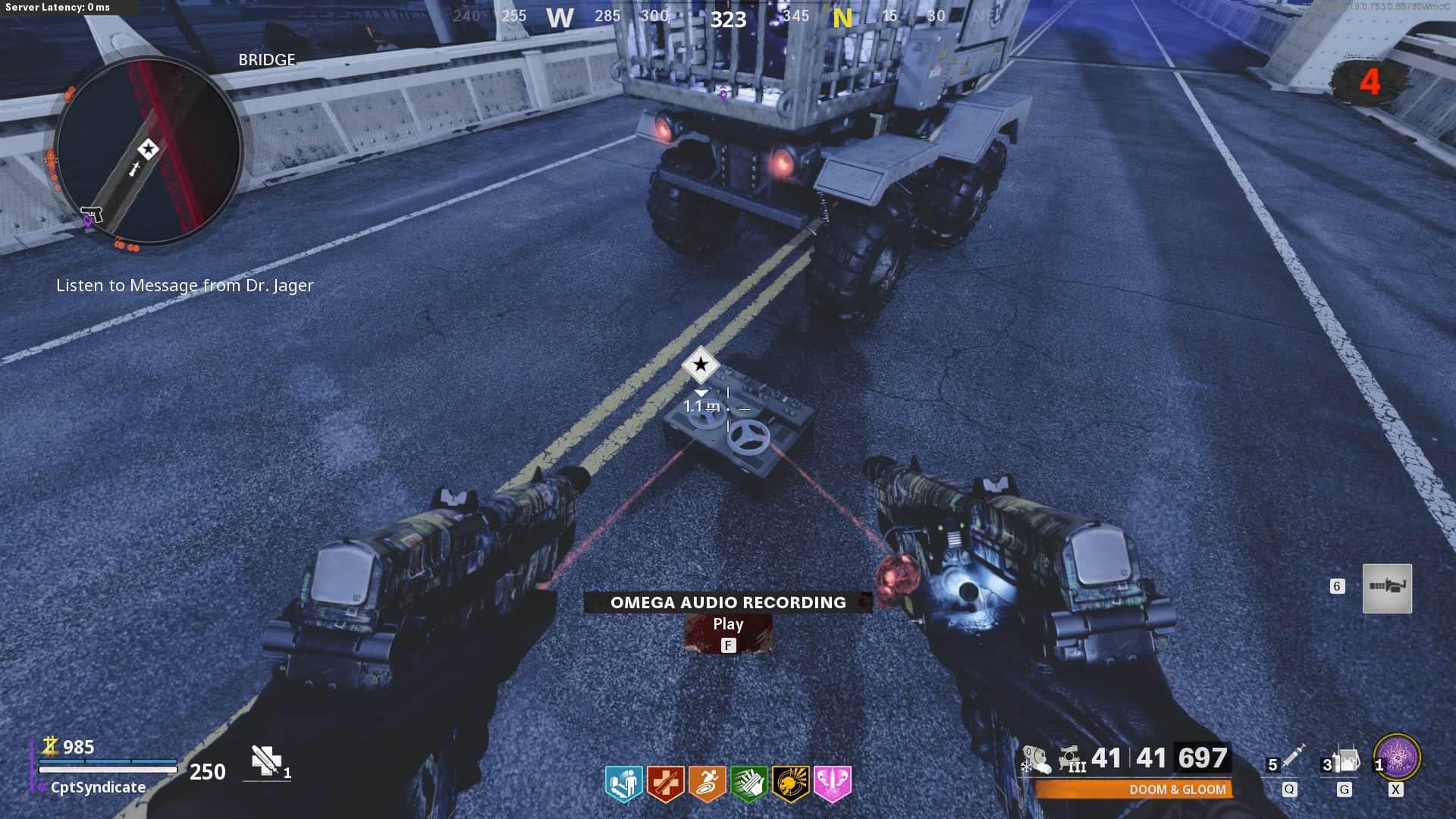Screen dimensions: 1456x819
Task: Select the blue Quick Revive perk icon
Action: pos(623,783)
